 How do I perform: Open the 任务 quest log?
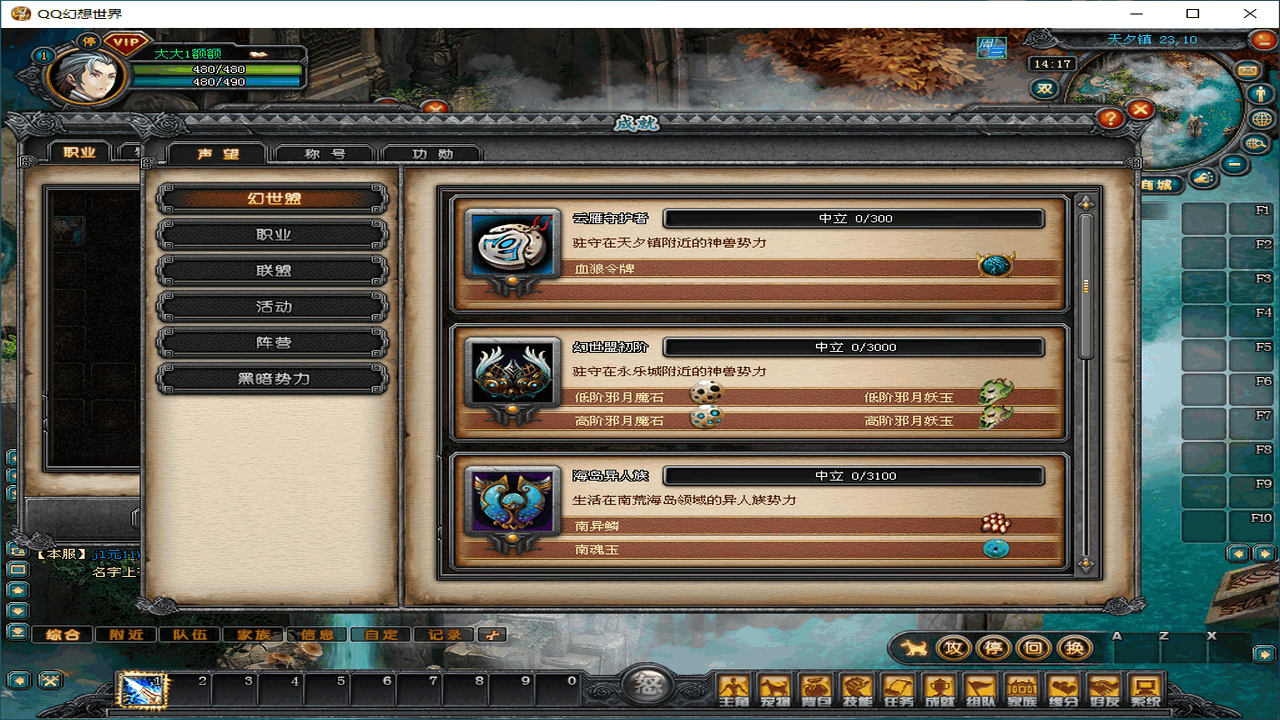(898, 688)
